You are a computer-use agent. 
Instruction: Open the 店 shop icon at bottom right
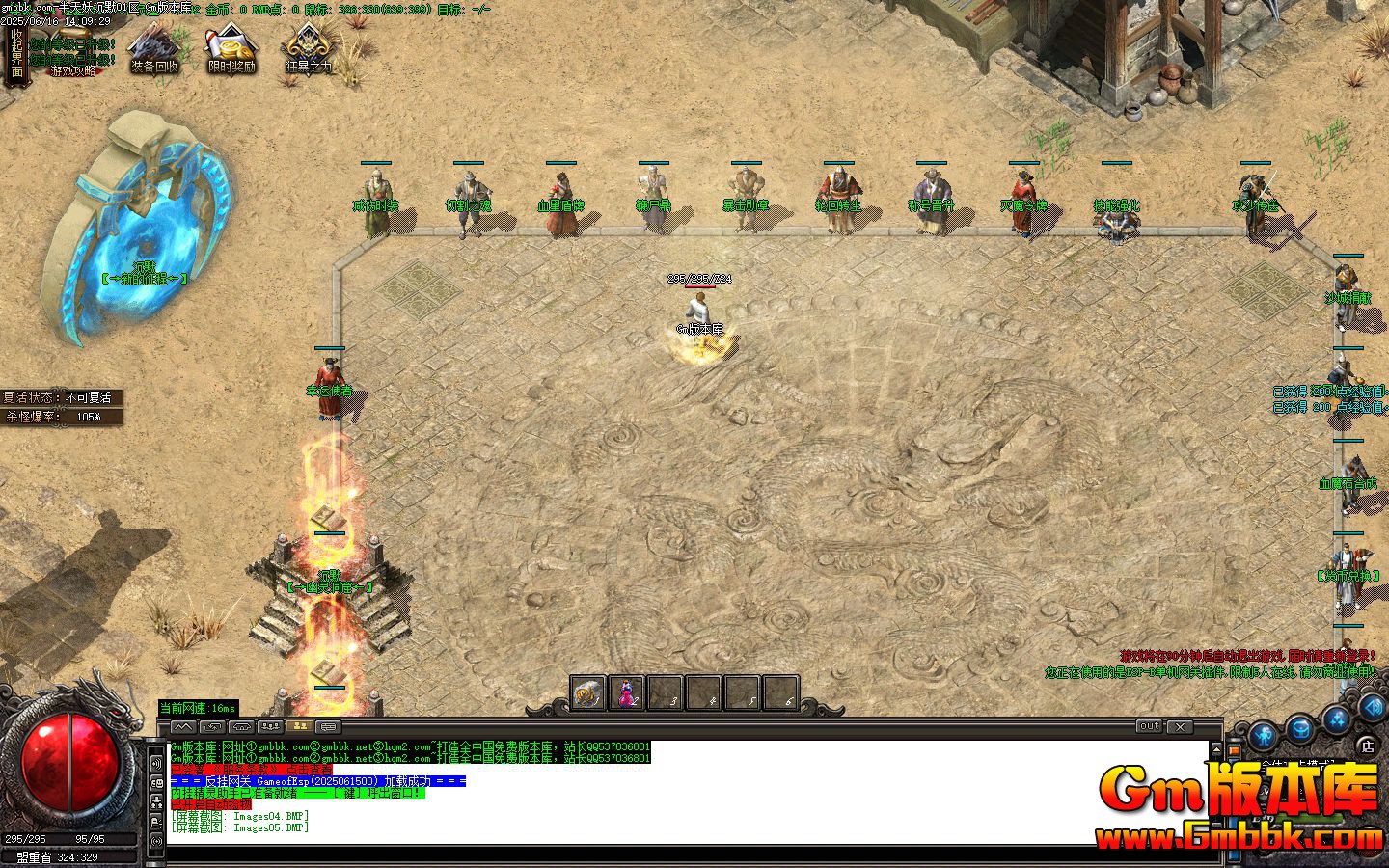(1367, 746)
